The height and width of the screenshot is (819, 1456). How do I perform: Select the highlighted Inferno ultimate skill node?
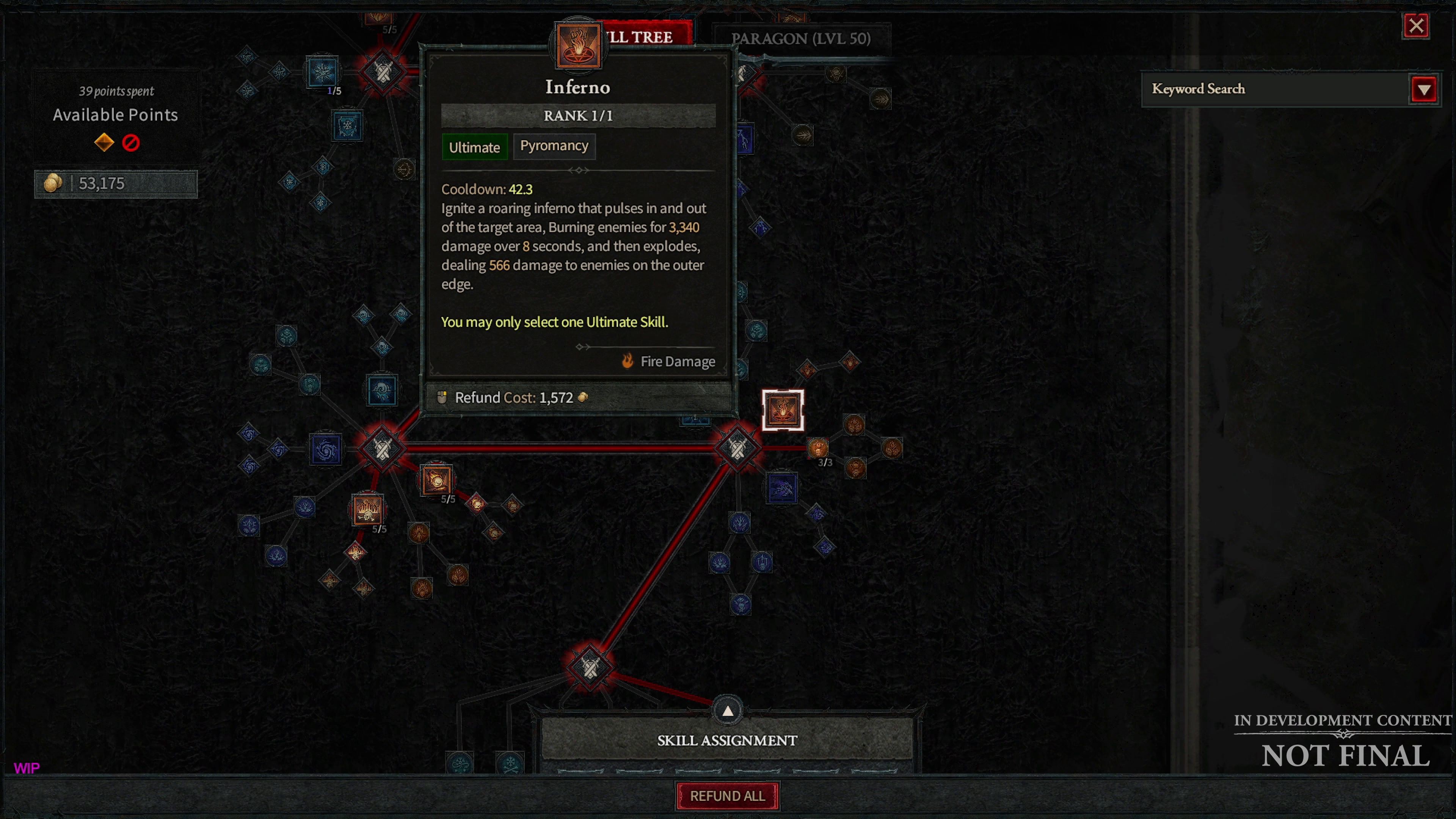pyautogui.click(x=783, y=410)
